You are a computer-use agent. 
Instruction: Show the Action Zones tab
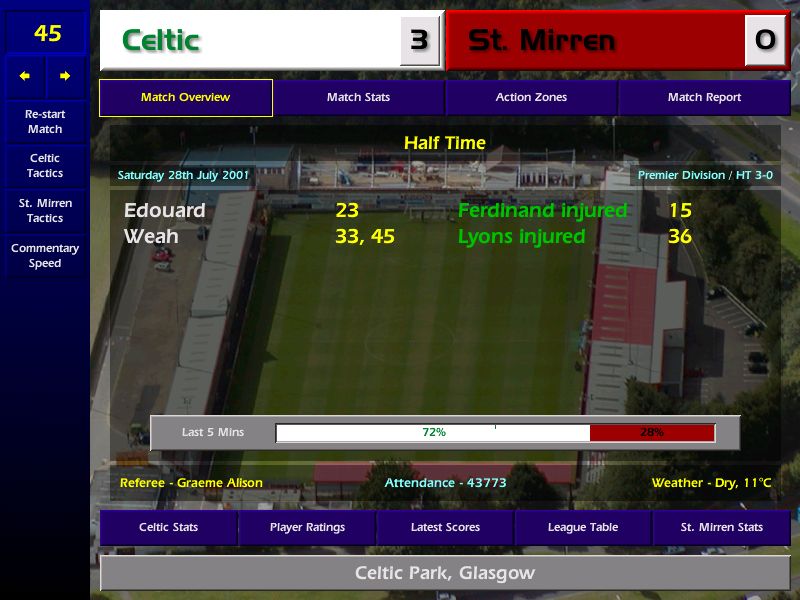(531, 98)
